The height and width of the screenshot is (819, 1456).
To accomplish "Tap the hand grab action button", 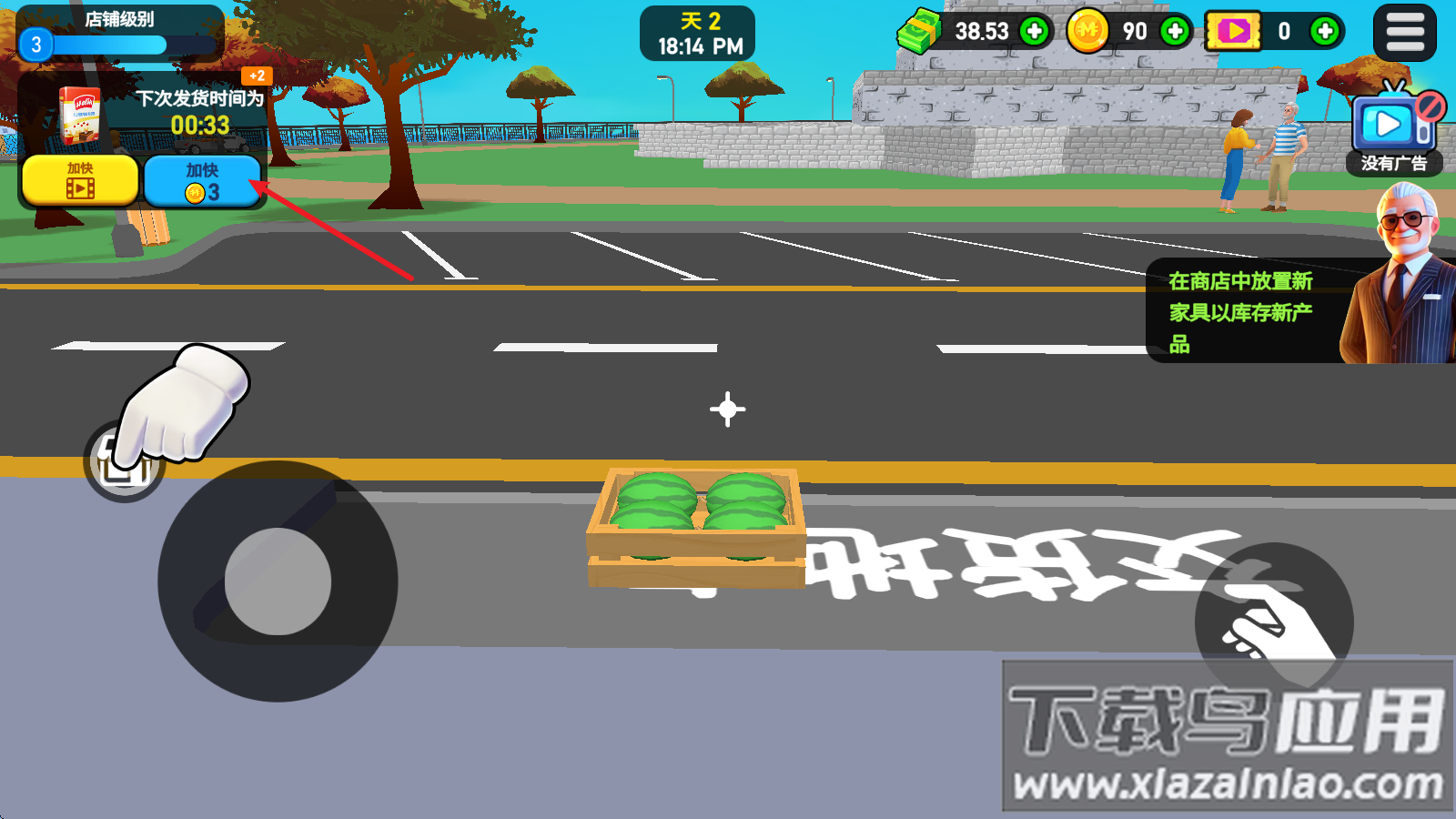I will coord(1273,622).
